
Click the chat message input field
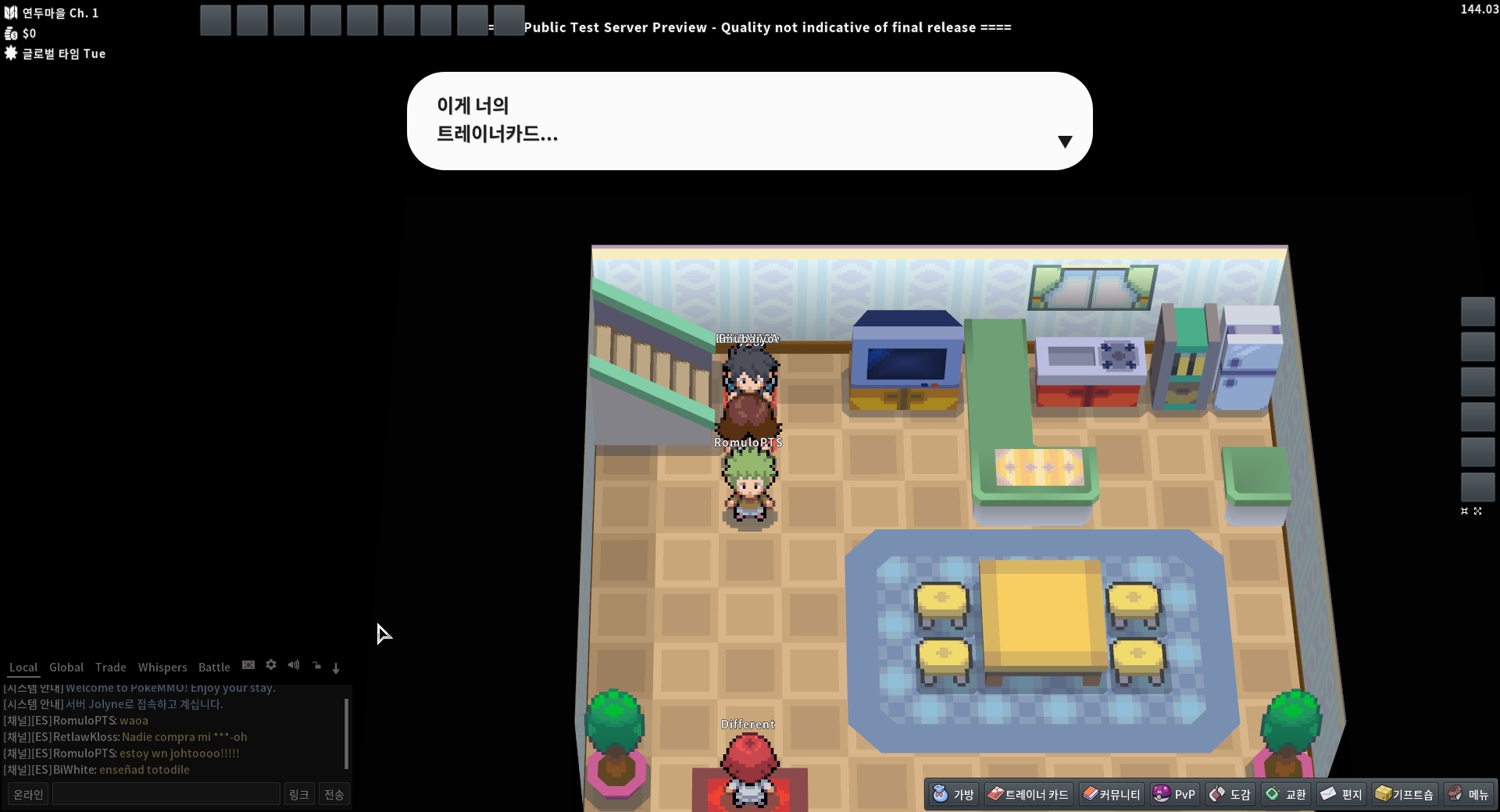(166, 794)
